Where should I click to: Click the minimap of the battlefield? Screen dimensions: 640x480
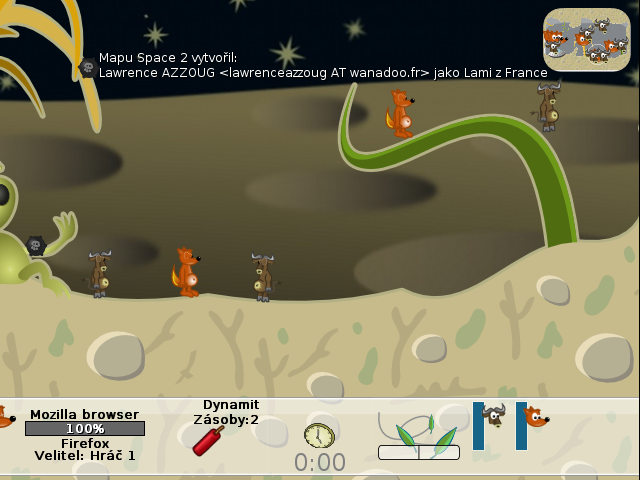[x=587, y=39]
